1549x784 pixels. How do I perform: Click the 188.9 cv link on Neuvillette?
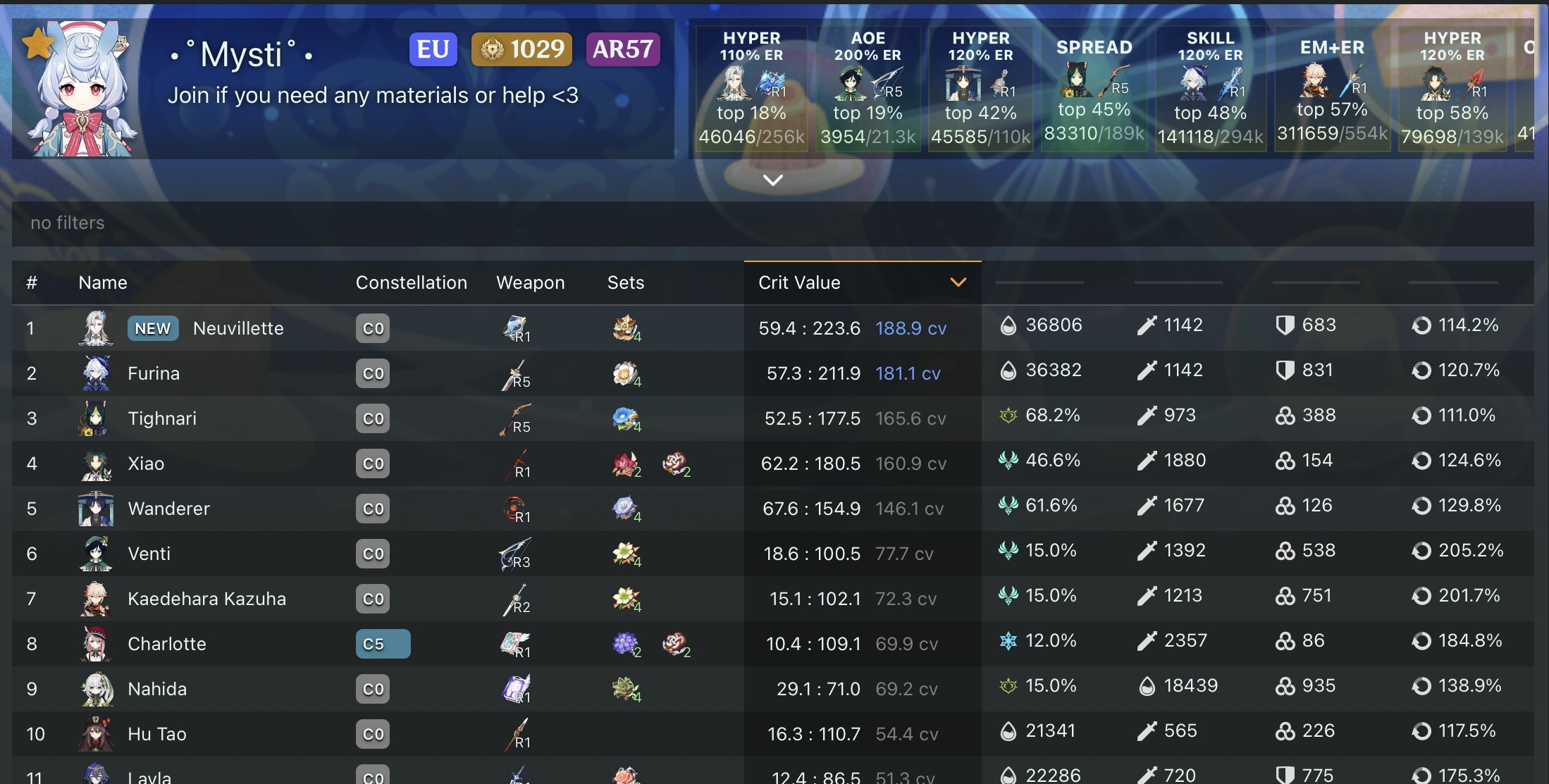coord(910,328)
